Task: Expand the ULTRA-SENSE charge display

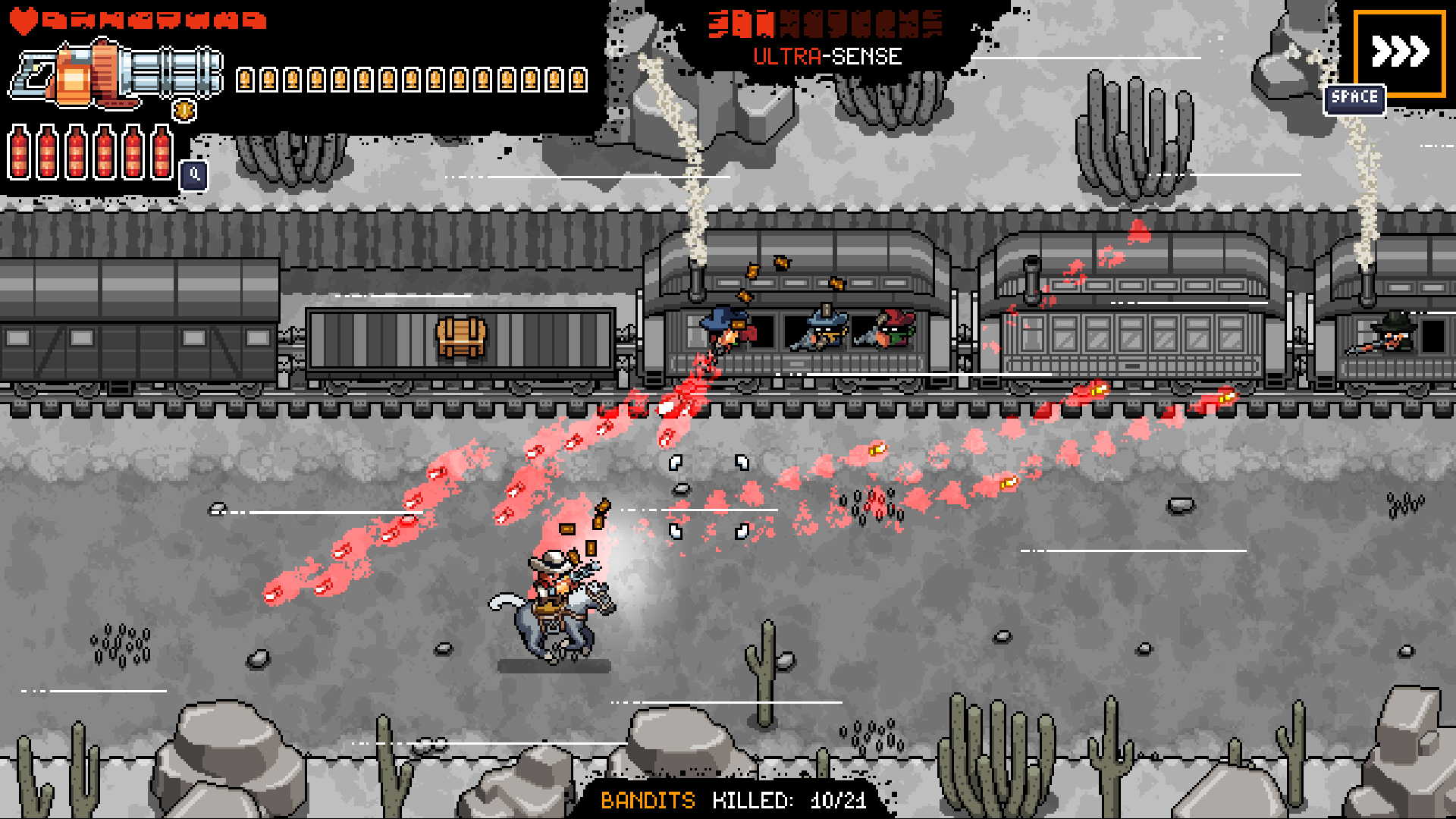Action: point(827,23)
